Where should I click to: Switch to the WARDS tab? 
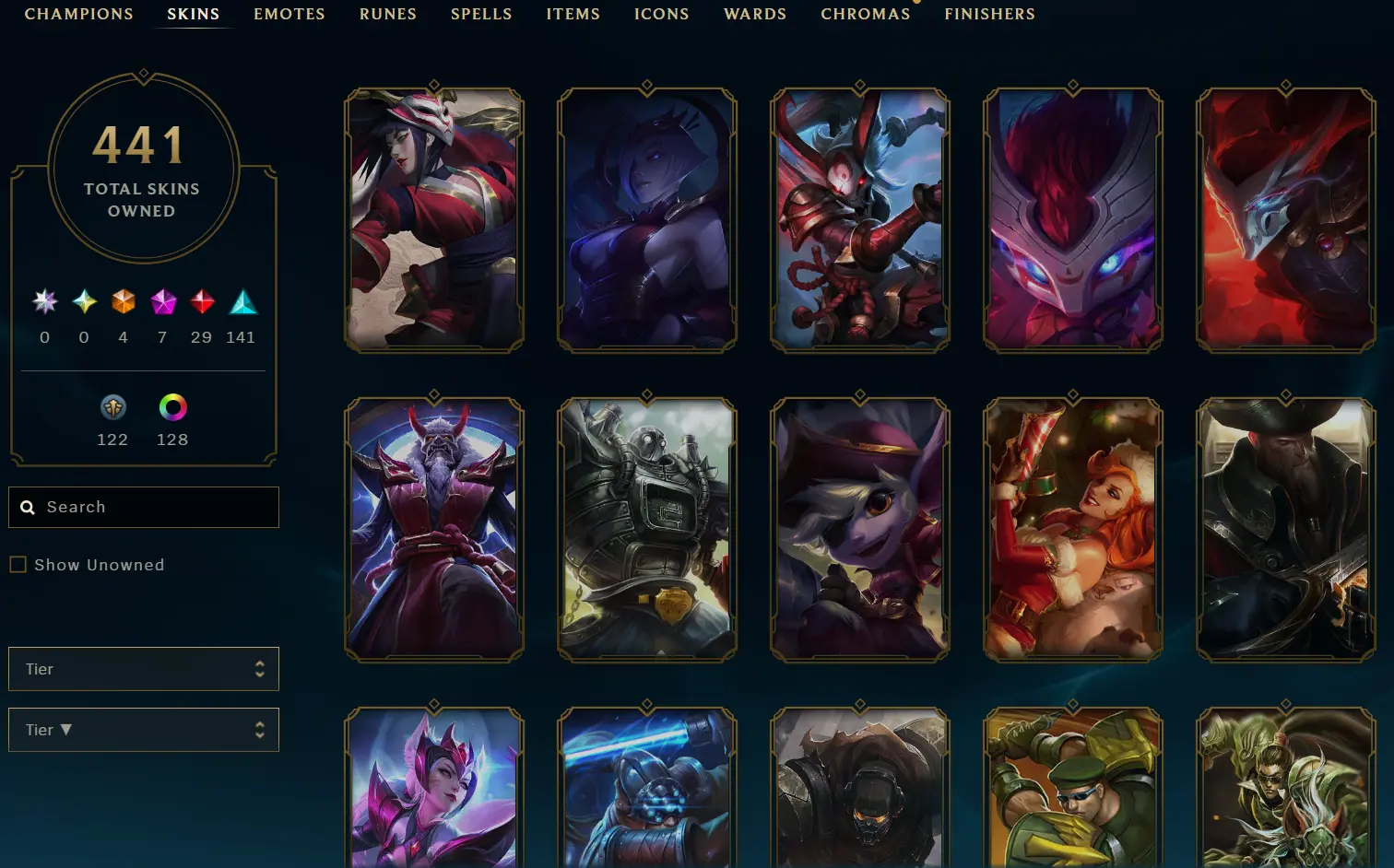click(x=754, y=14)
